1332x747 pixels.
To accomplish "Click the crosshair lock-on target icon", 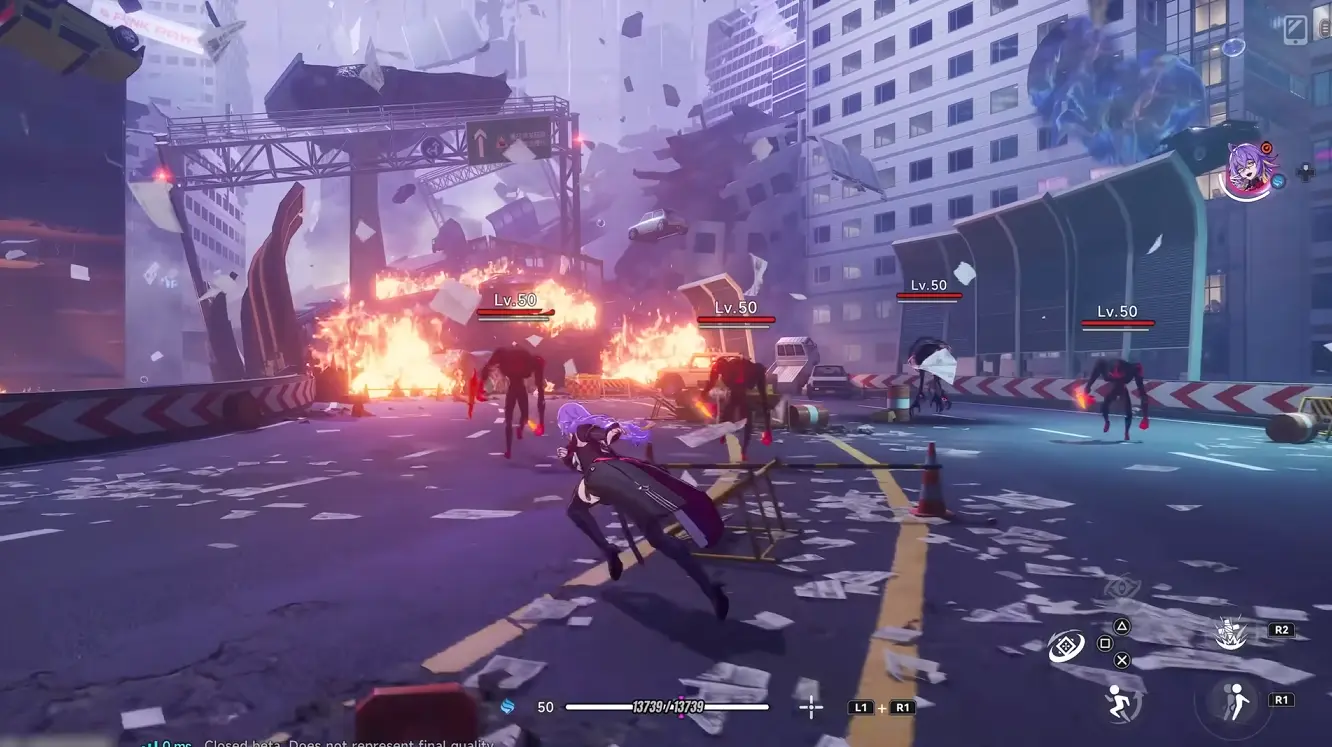I will [x=810, y=707].
